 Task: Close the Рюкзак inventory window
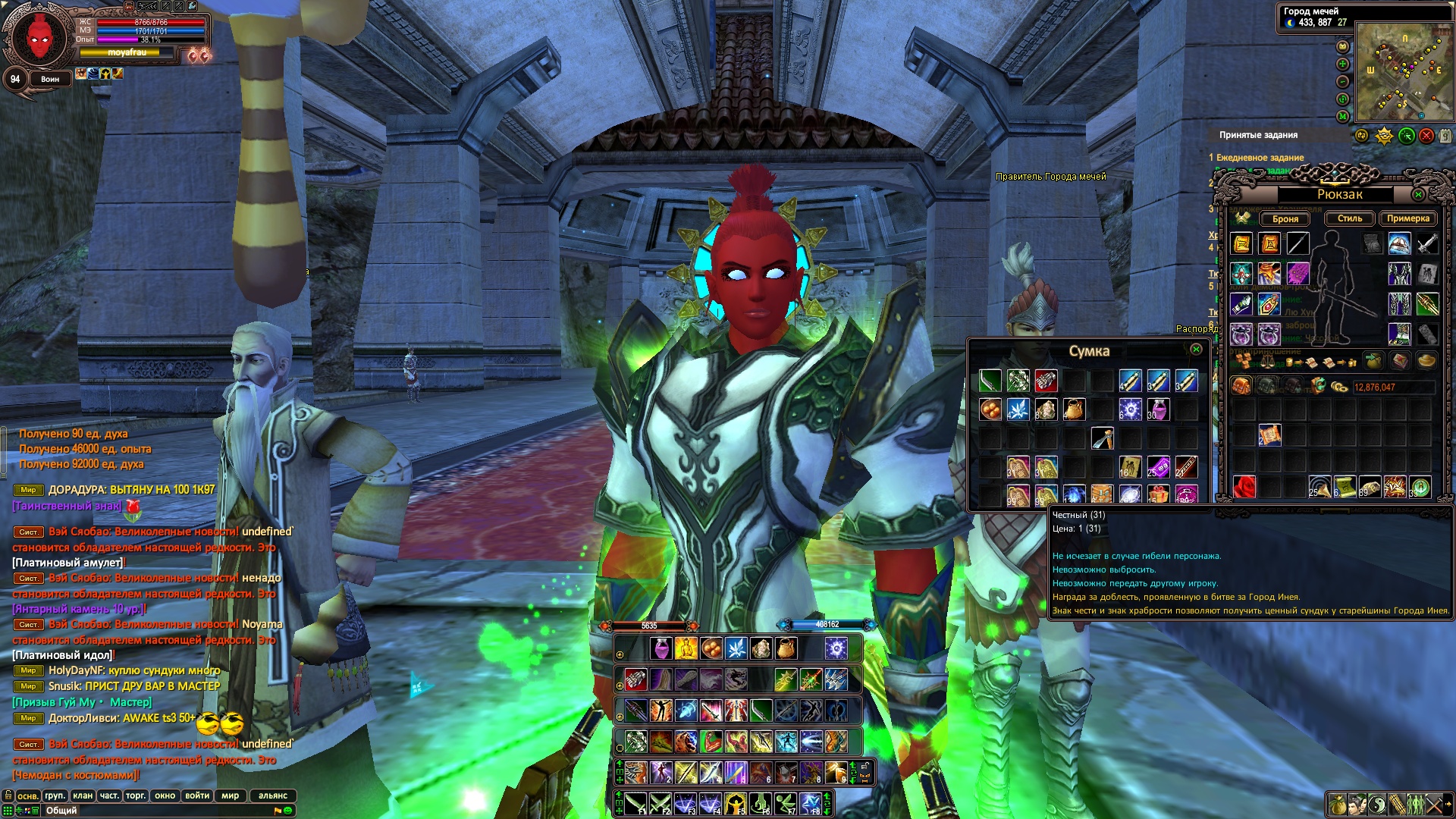point(1418,195)
